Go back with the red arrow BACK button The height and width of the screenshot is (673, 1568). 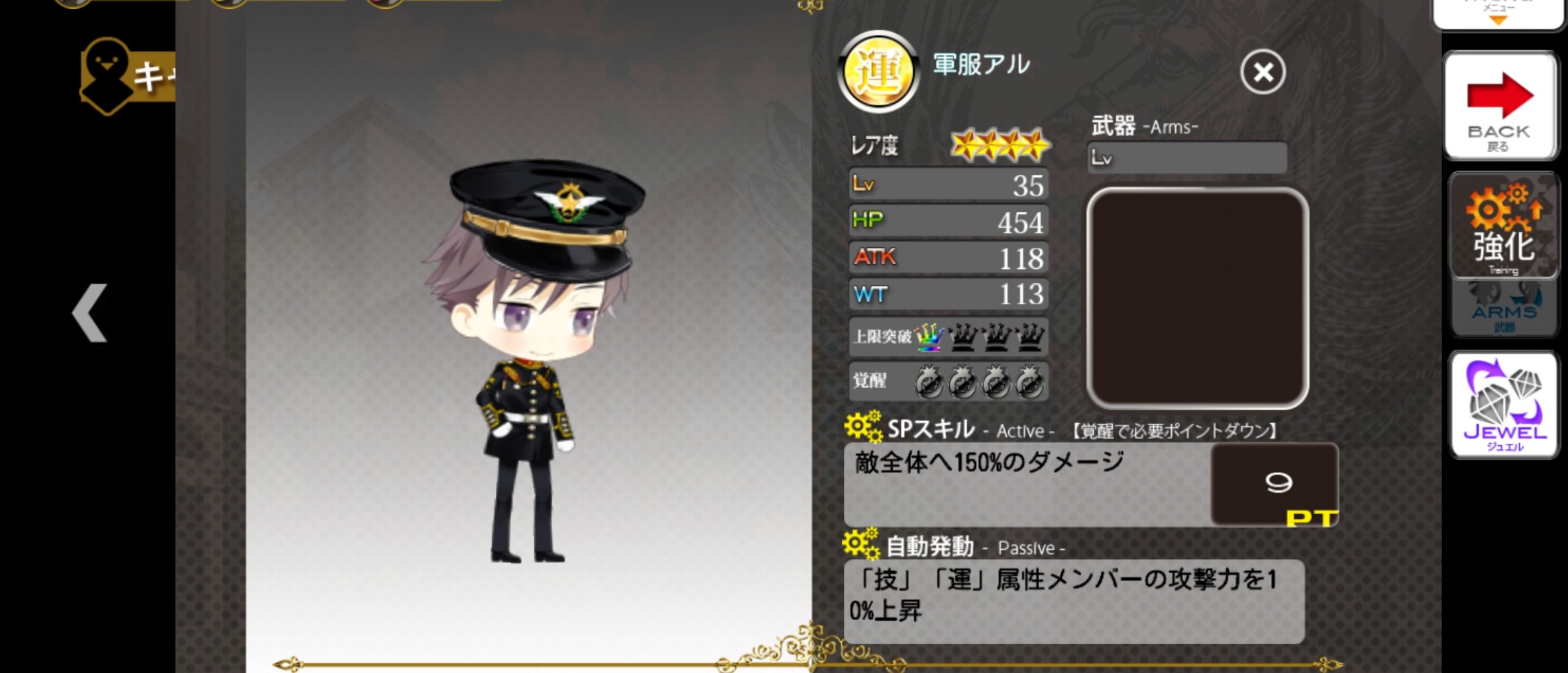pos(1500,105)
